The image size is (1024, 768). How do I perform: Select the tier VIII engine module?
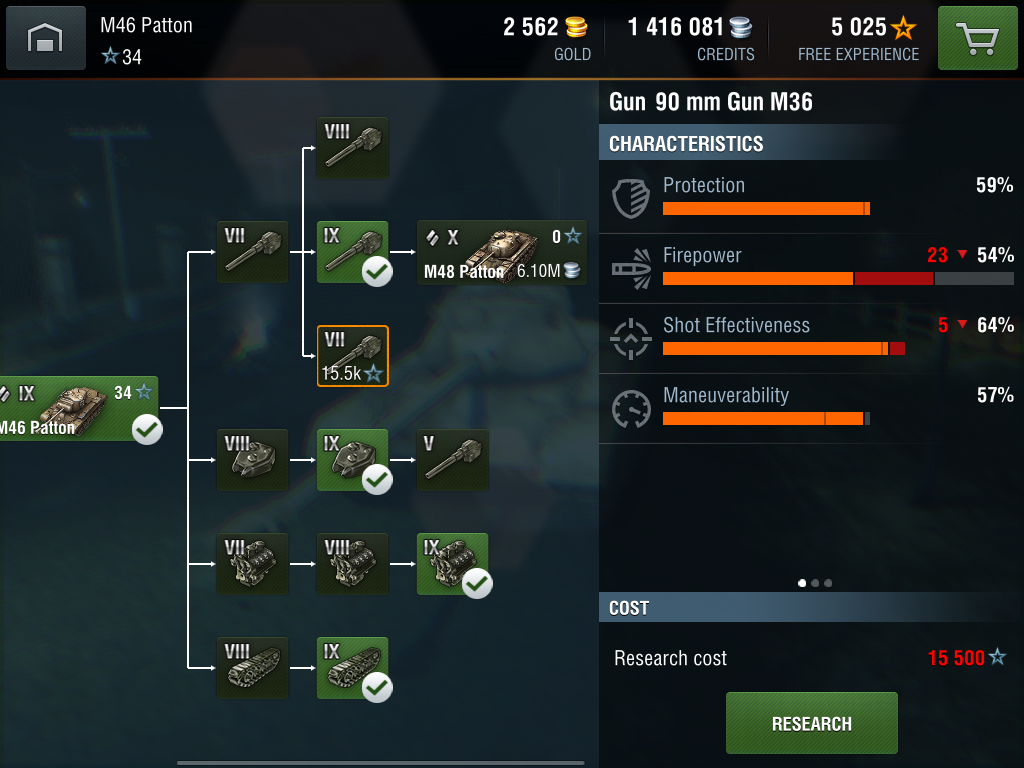pyautogui.click(x=352, y=564)
